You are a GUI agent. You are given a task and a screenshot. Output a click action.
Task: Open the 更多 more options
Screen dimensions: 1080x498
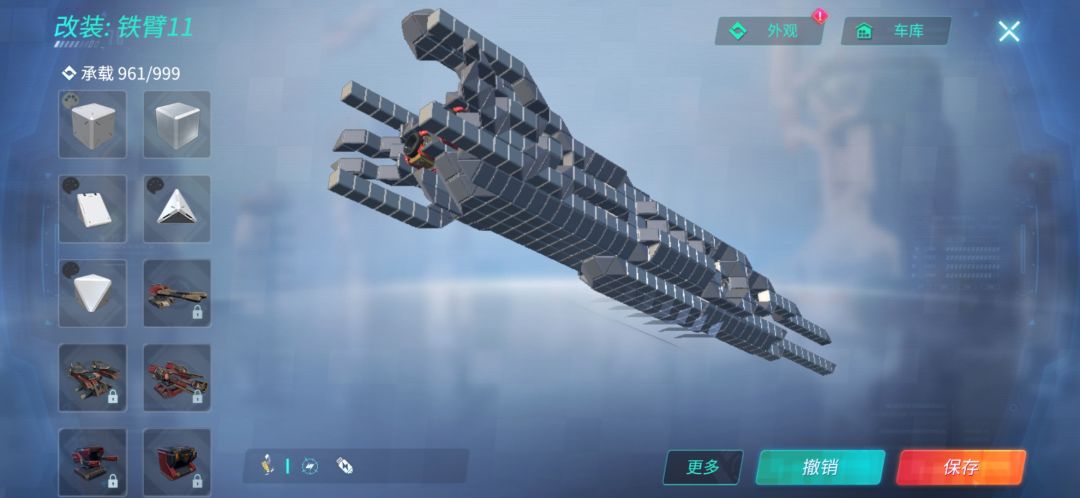click(703, 467)
